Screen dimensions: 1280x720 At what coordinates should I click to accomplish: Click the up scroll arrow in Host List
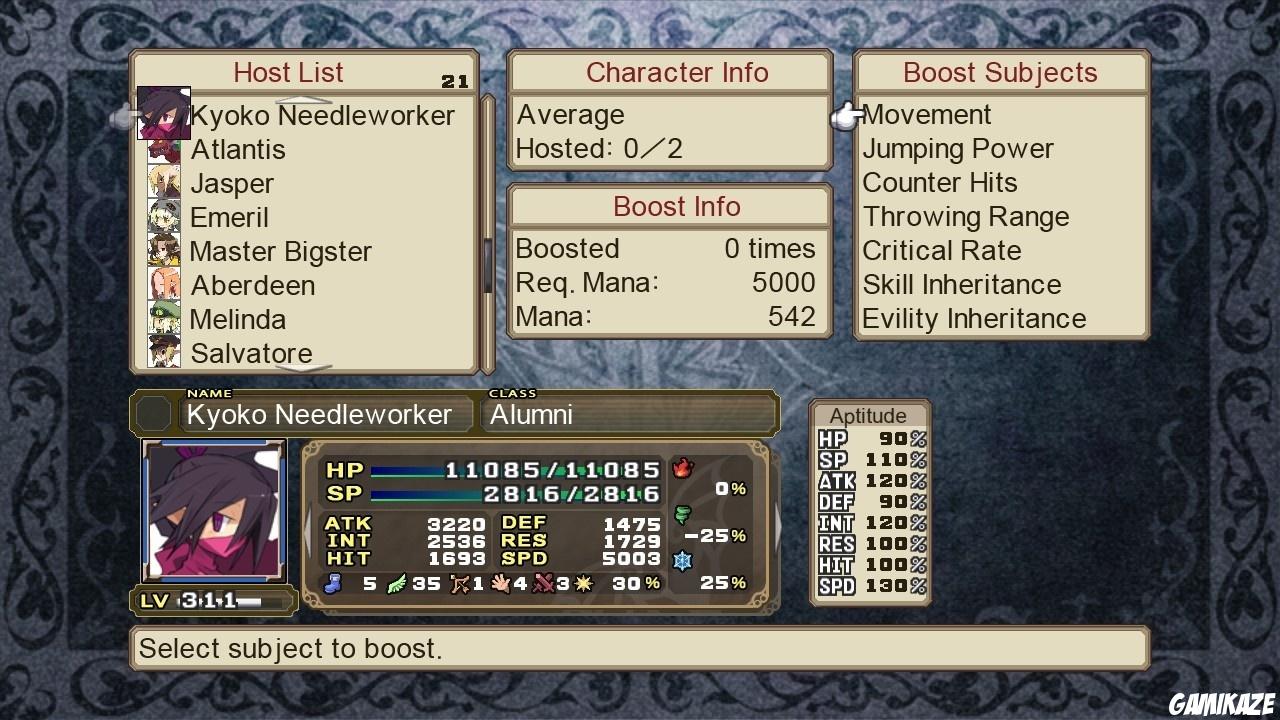pos(305,97)
